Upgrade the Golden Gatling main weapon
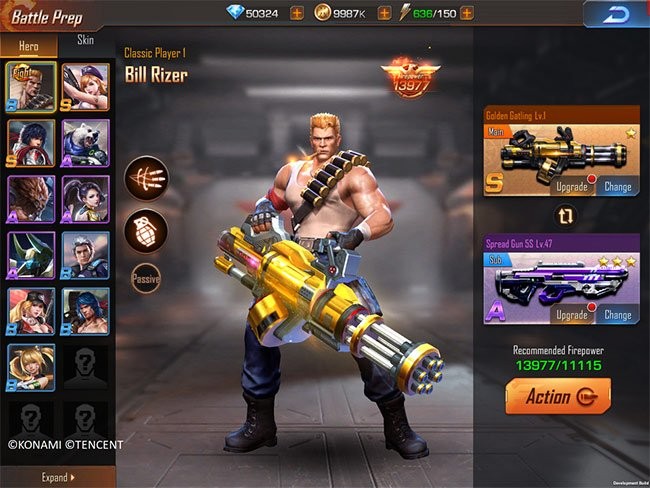650x488 pixels. [x=574, y=187]
